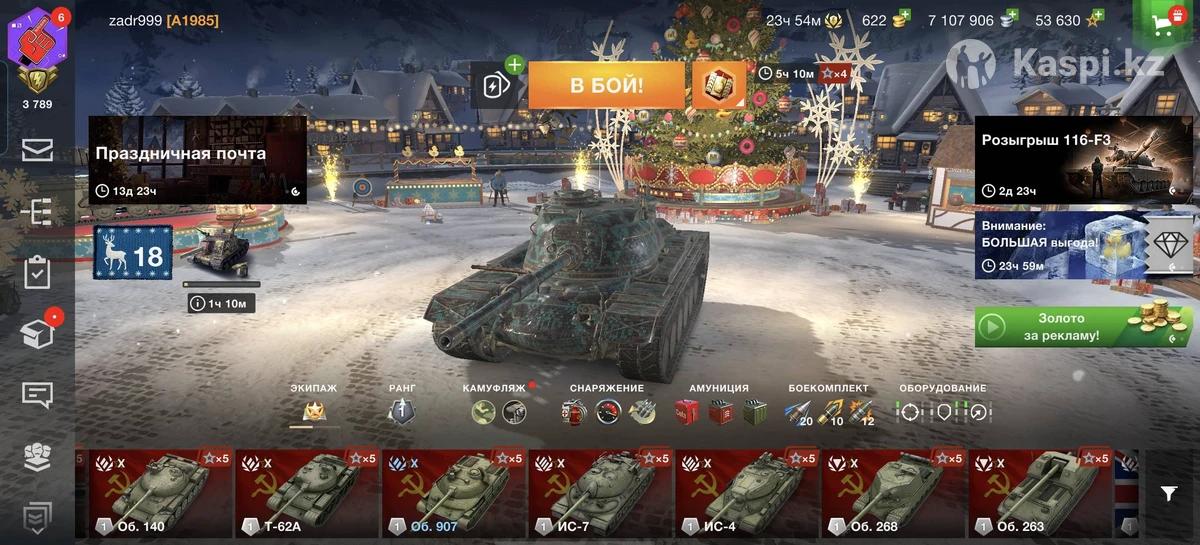Choose the Об. 263 tank
1200x545 pixels.
coord(1043,493)
